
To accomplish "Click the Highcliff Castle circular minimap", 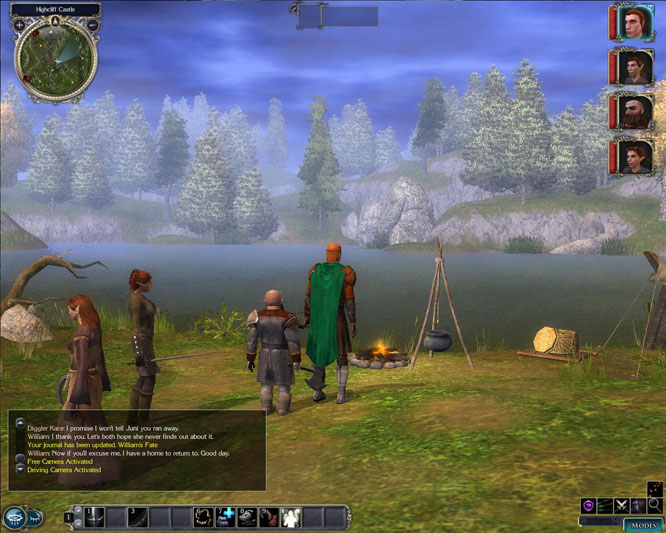I will [x=56, y=61].
